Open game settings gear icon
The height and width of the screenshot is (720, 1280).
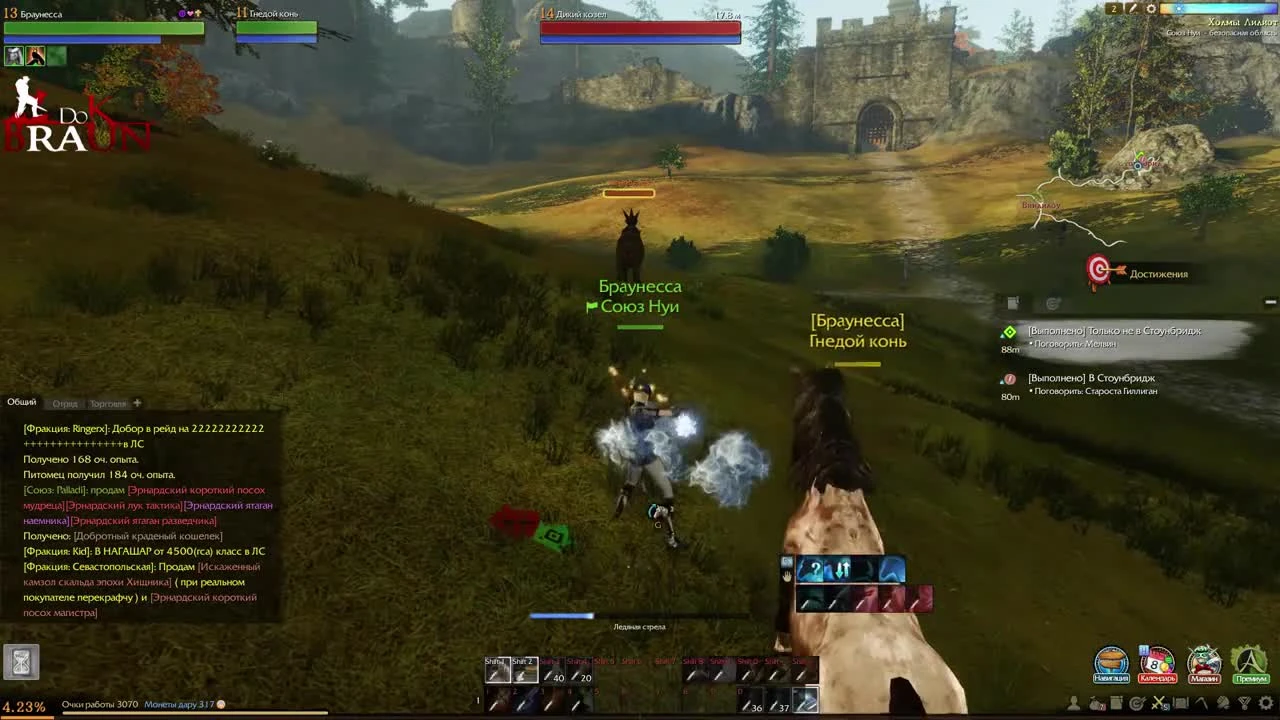click(1264, 704)
